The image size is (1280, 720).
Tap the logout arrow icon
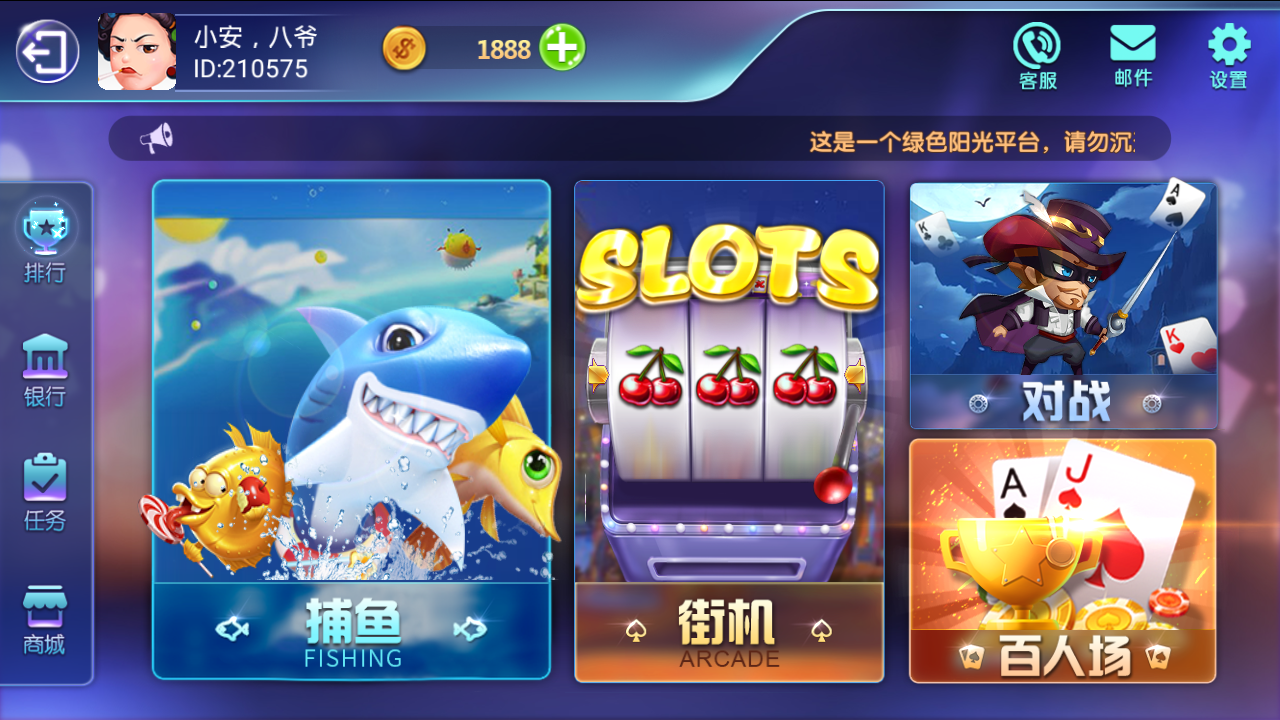(x=45, y=47)
